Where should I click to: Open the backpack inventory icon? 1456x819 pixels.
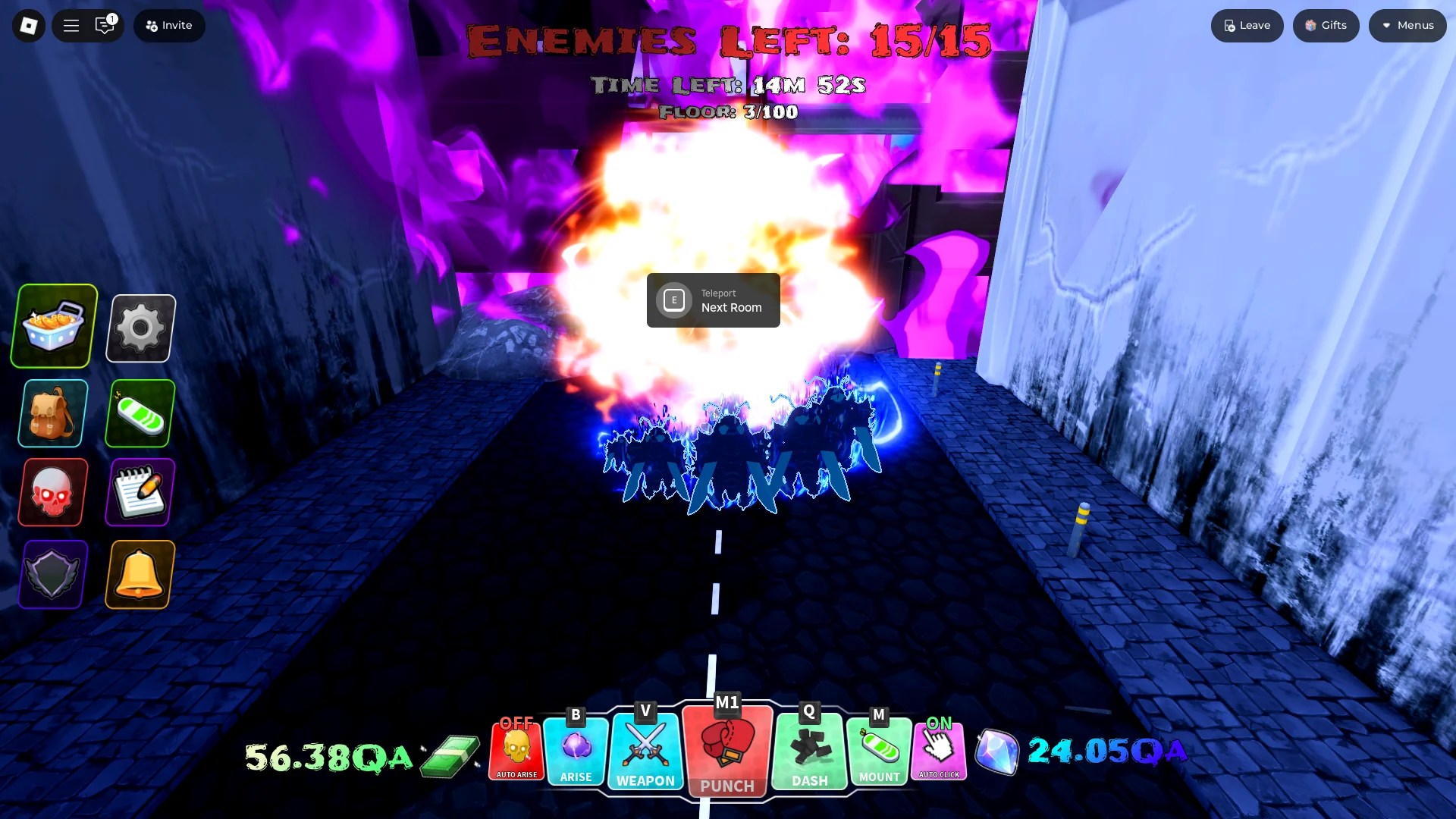click(51, 413)
